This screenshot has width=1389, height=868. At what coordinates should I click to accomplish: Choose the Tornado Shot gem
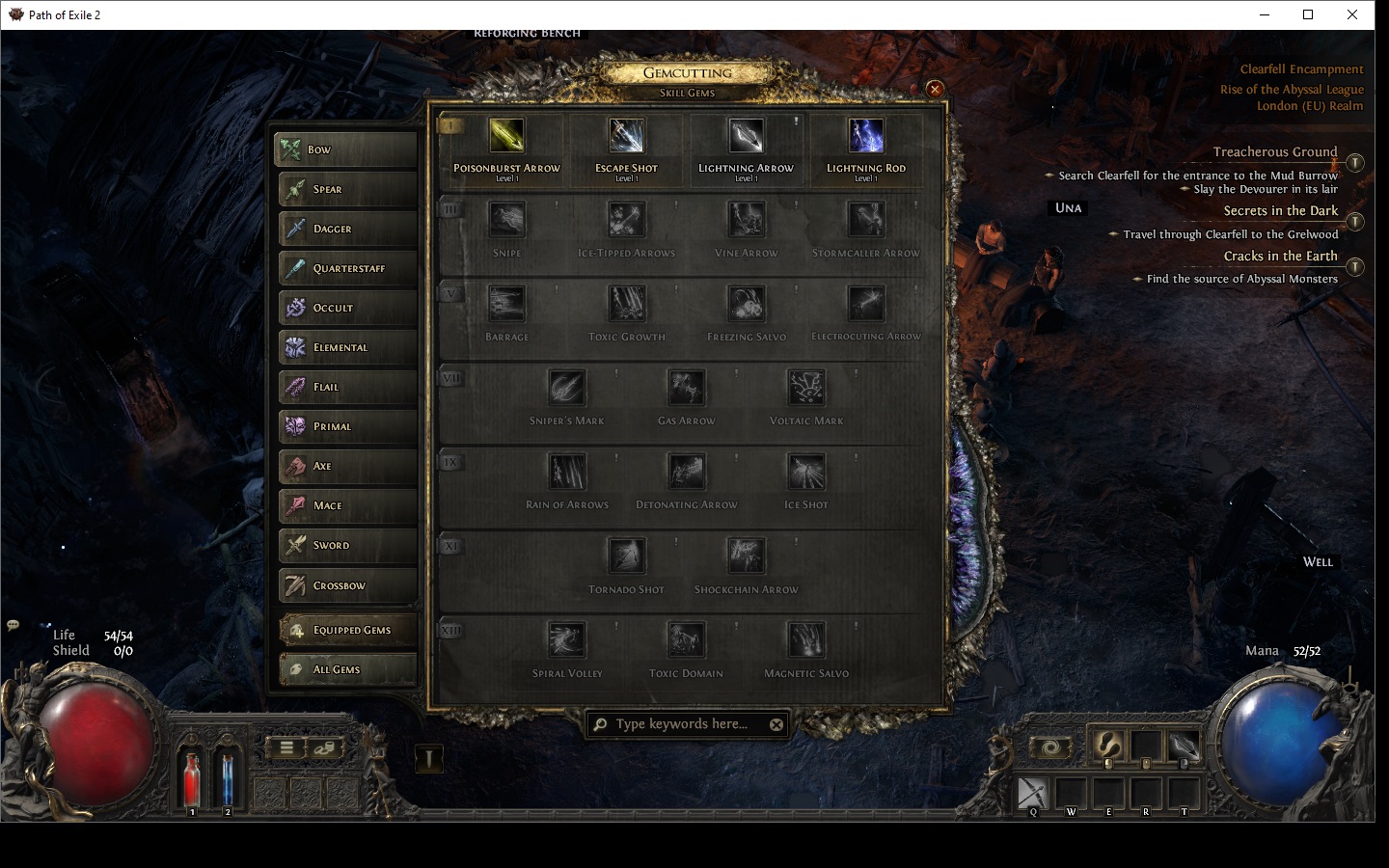pyautogui.click(x=626, y=556)
